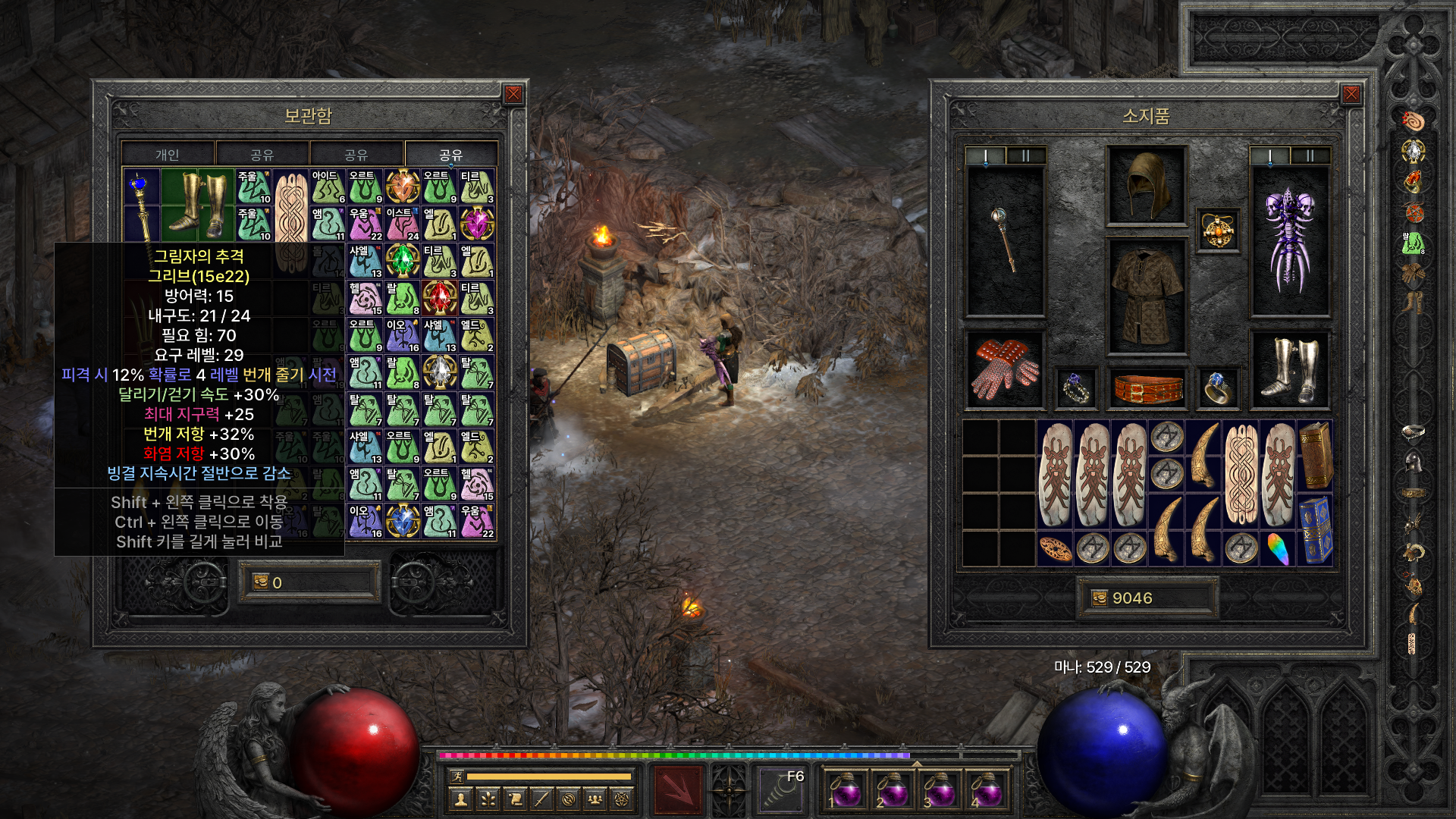
Task: Pick up the rainbow facet jewel
Action: pyautogui.click(x=1278, y=548)
